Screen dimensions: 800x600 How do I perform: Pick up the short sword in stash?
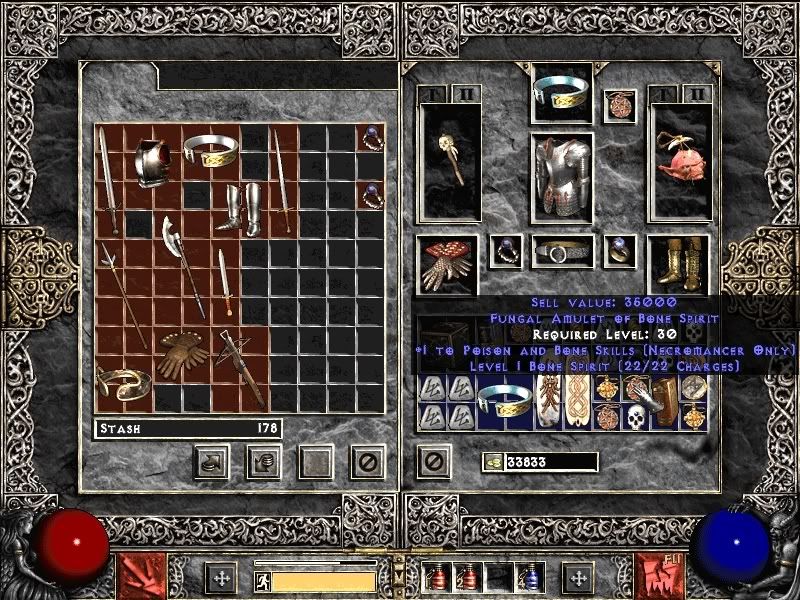click(226, 281)
